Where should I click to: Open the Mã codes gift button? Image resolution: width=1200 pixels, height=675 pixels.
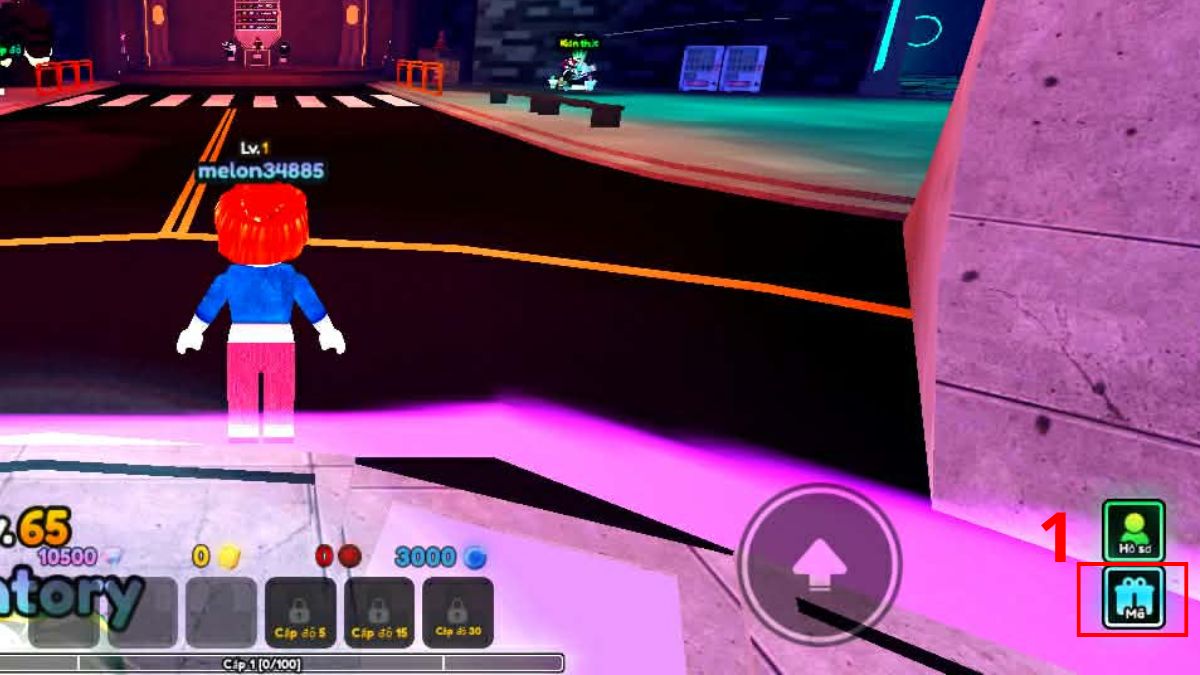[x=1133, y=597]
